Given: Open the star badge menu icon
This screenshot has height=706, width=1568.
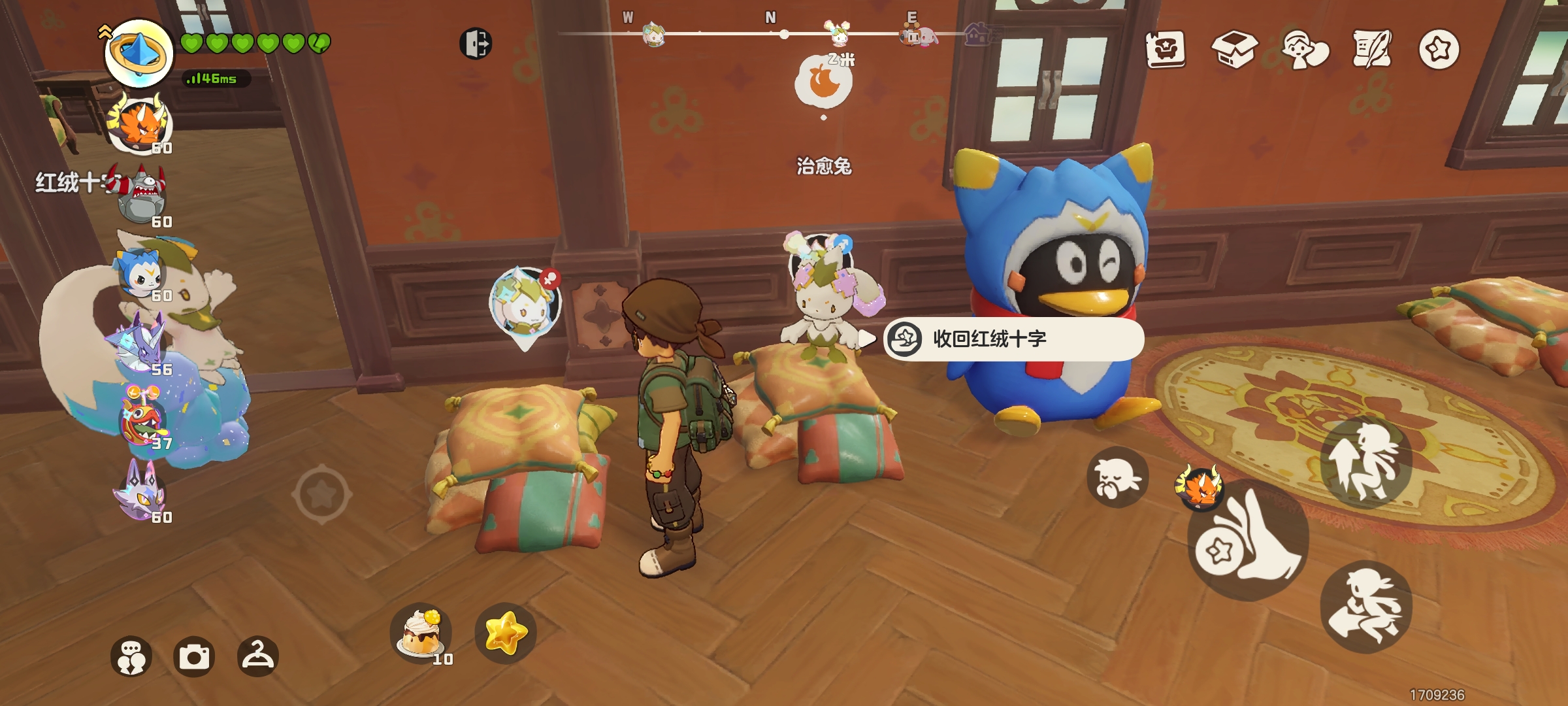Looking at the screenshot, I should pos(1439,49).
